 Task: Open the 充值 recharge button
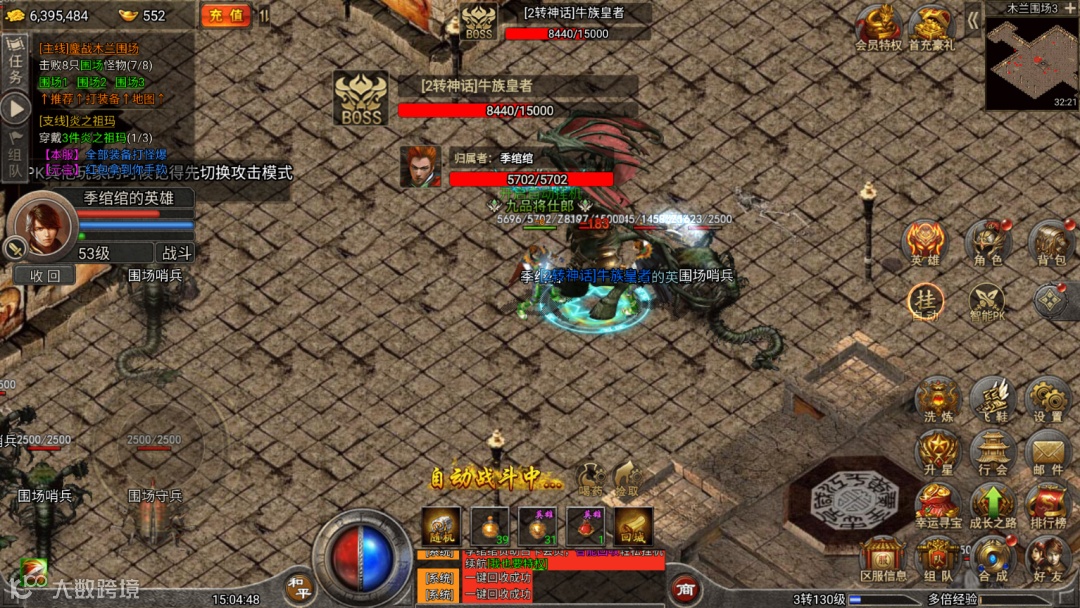(x=225, y=15)
